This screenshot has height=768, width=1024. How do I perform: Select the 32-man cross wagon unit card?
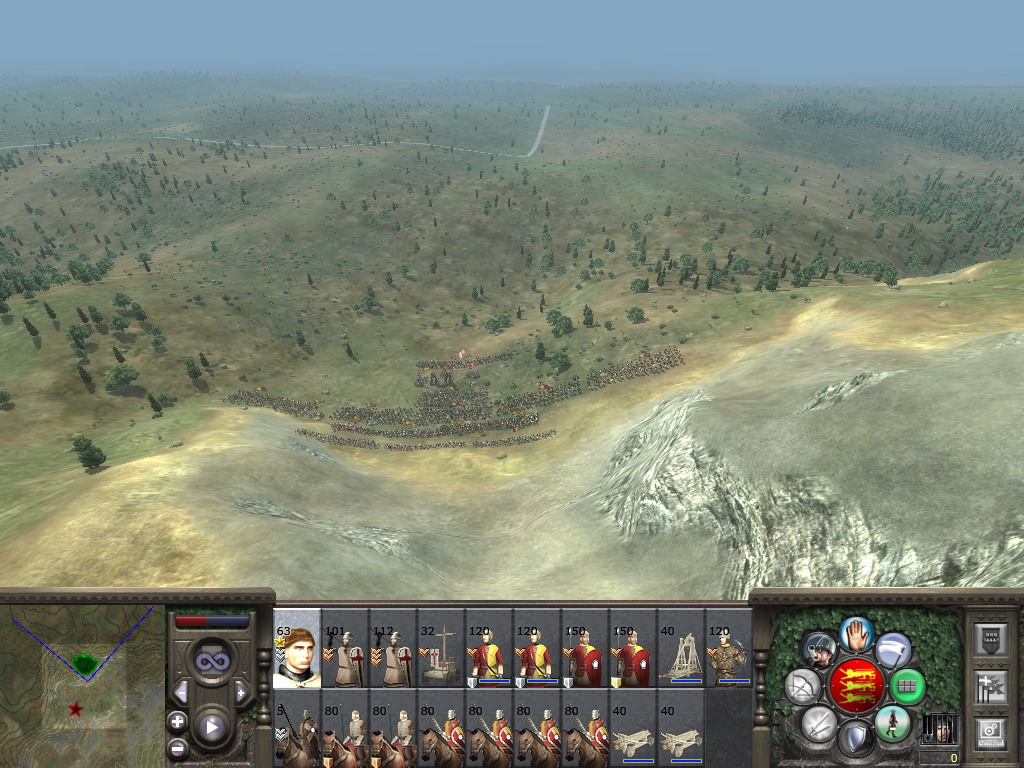pos(441,650)
